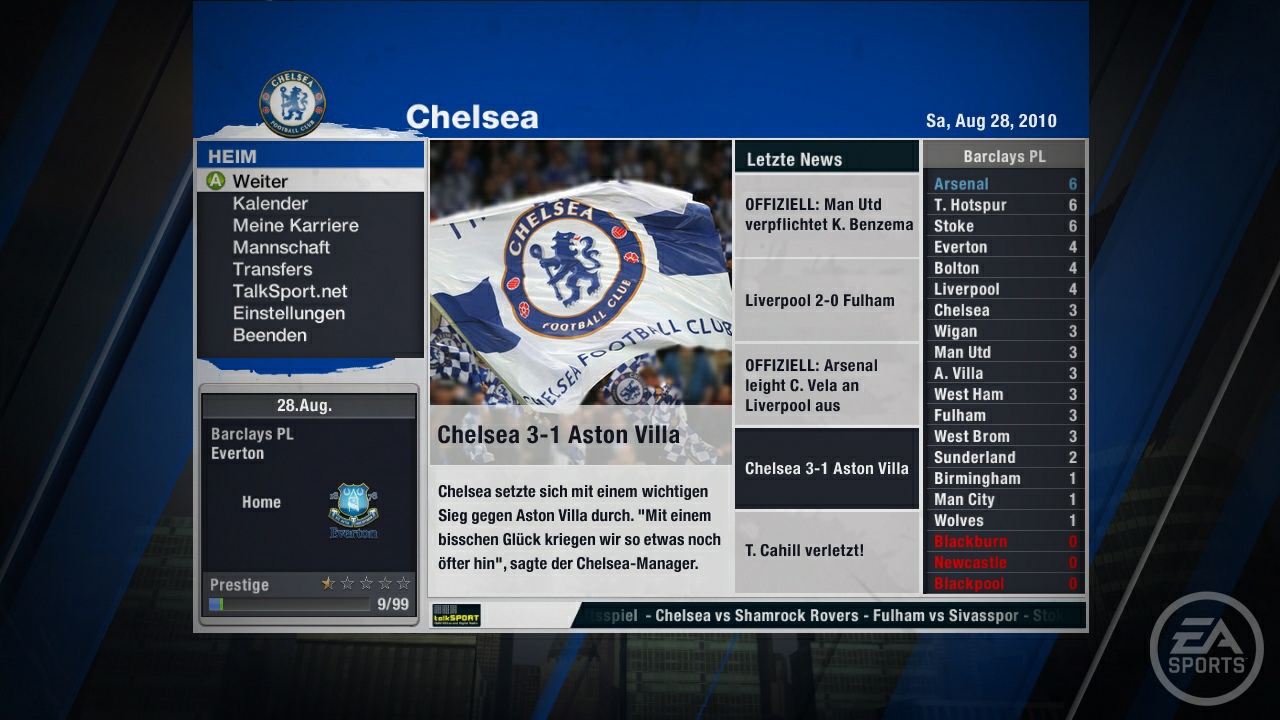1280x720 pixels.
Task: Click the Chelsea flag news image
Action: (580, 280)
